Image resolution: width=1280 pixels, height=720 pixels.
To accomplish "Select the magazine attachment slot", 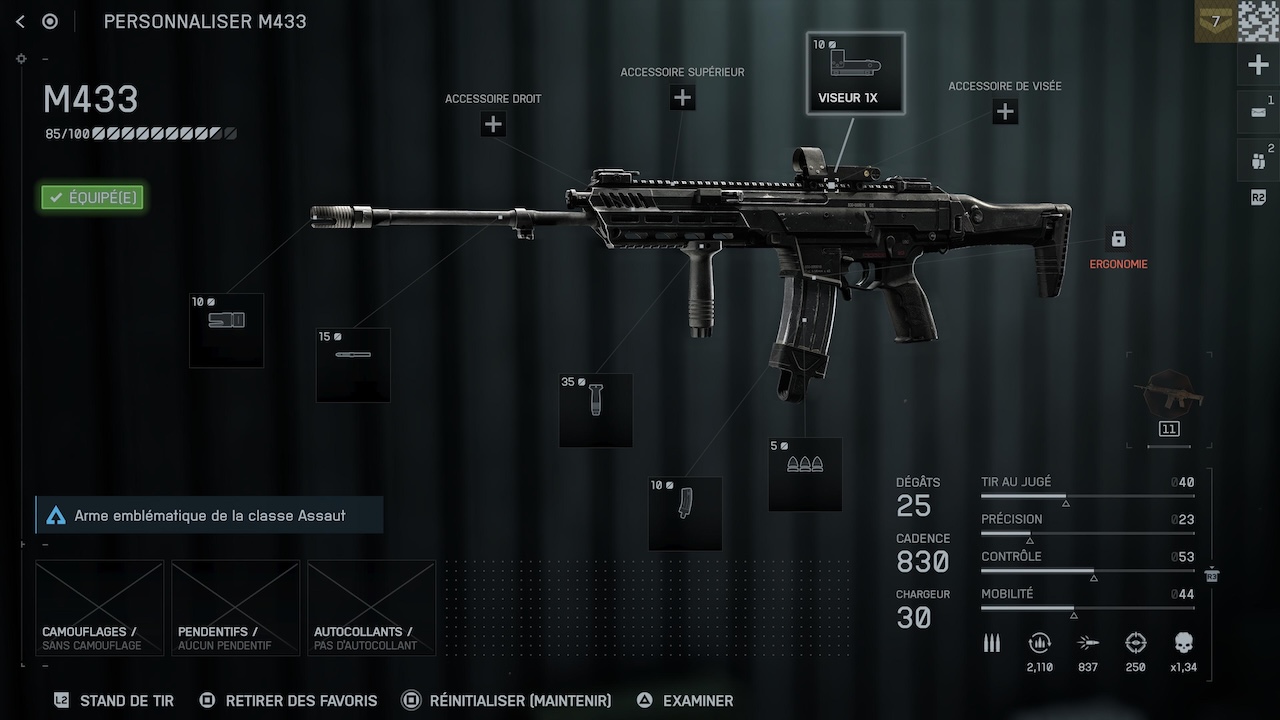I will pyautogui.click(x=685, y=514).
